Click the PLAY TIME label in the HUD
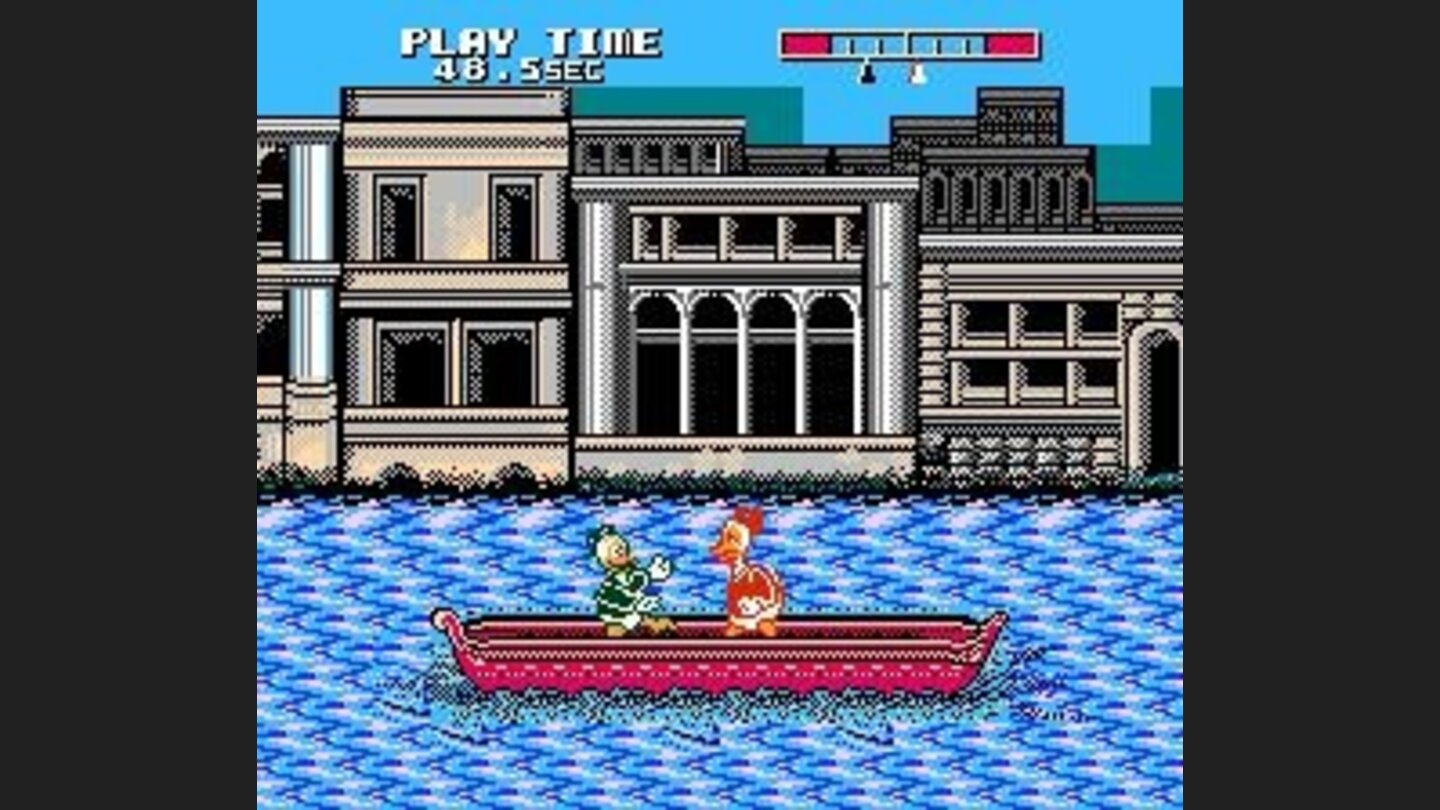The image size is (1440, 810). pyautogui.click(x=530, y=42)
